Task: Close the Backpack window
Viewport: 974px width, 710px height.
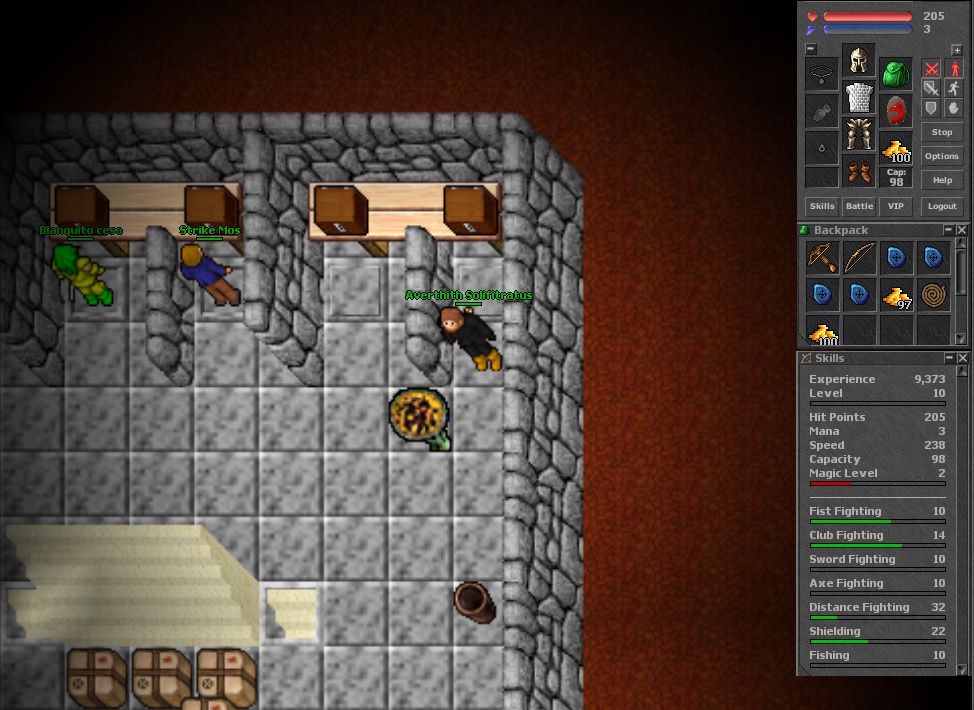Action: [x=962, y=230]
